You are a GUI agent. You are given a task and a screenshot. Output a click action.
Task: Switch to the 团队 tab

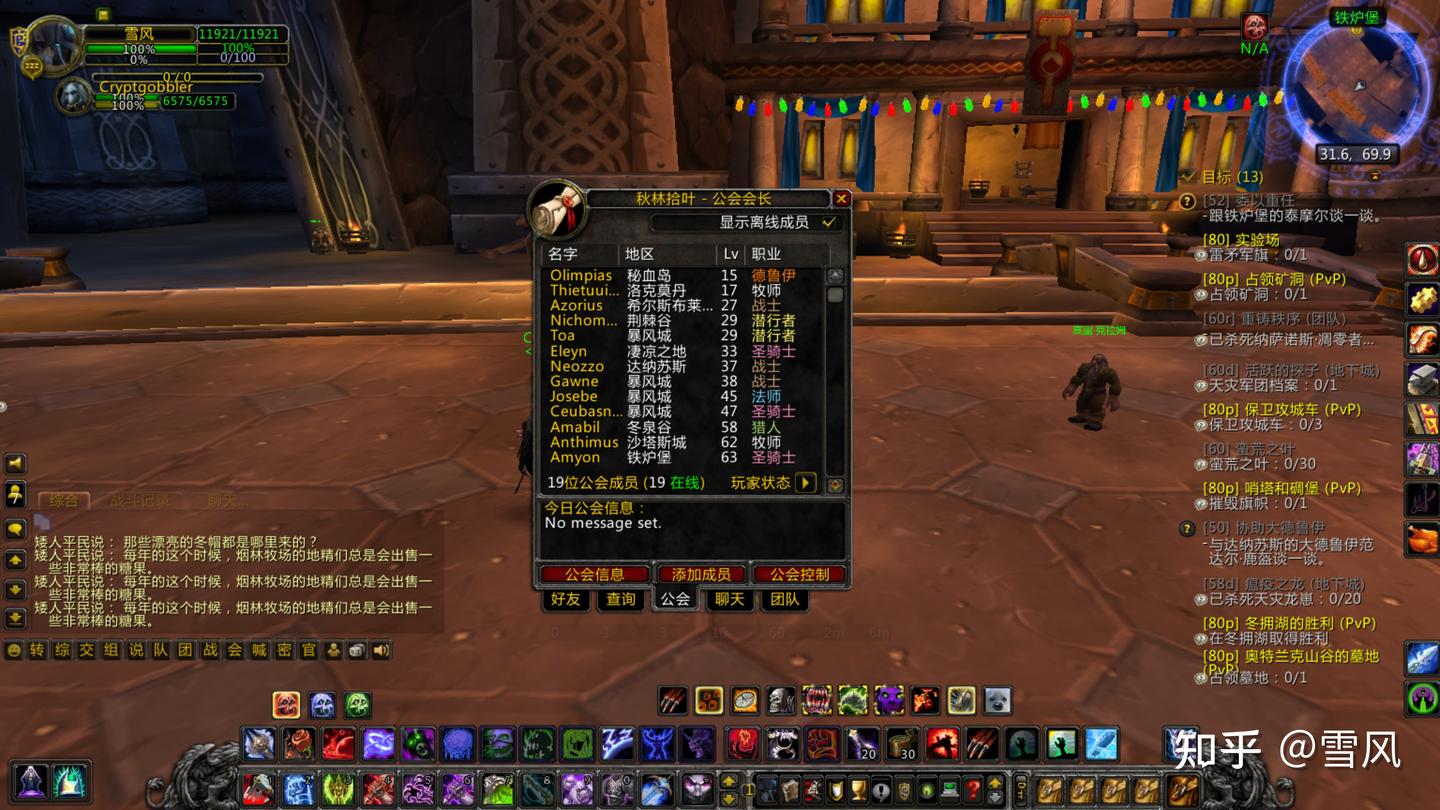tap(784, 599)
